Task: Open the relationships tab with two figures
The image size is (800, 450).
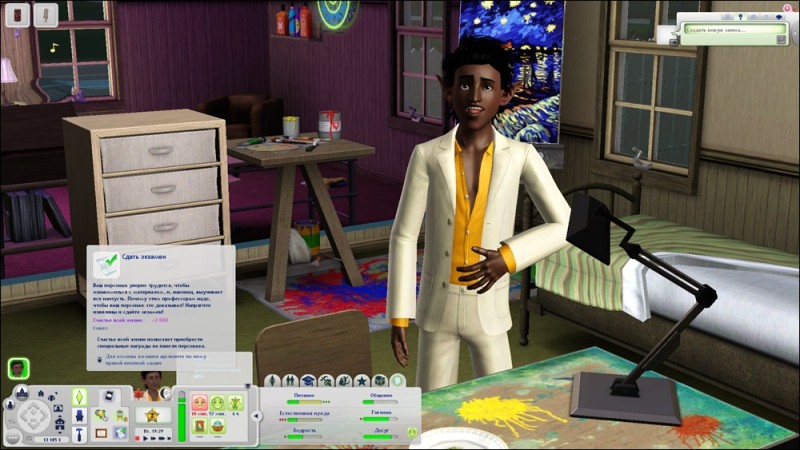Action: [290, 381]
